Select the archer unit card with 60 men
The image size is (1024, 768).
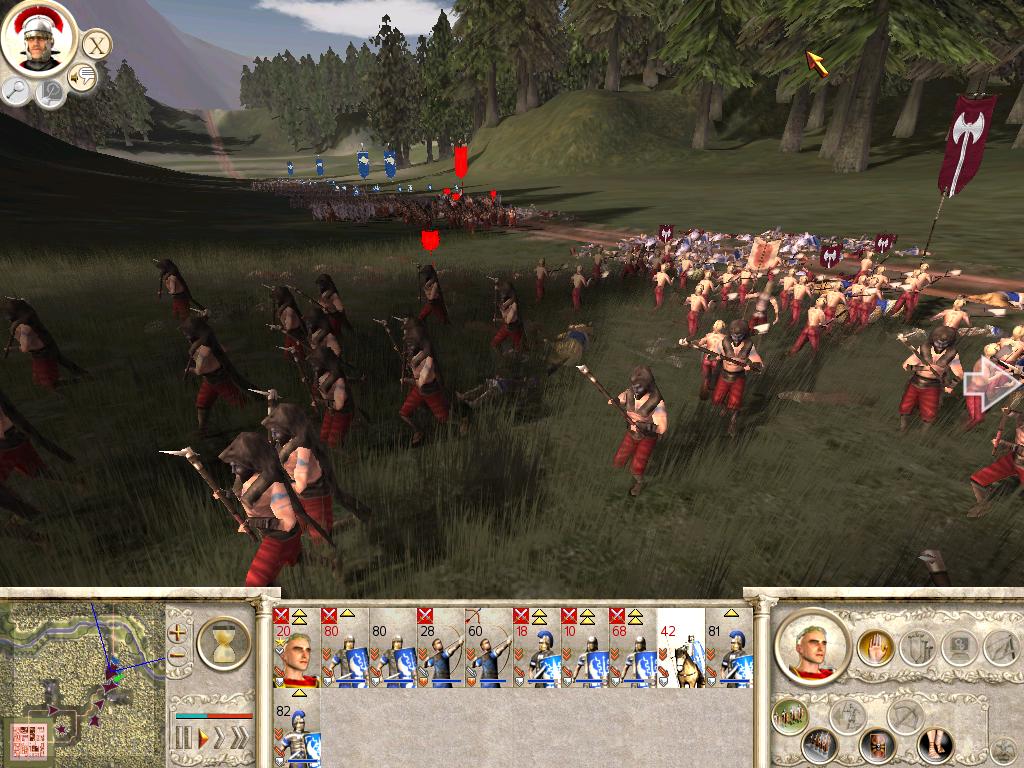click(x=488, y=648)
